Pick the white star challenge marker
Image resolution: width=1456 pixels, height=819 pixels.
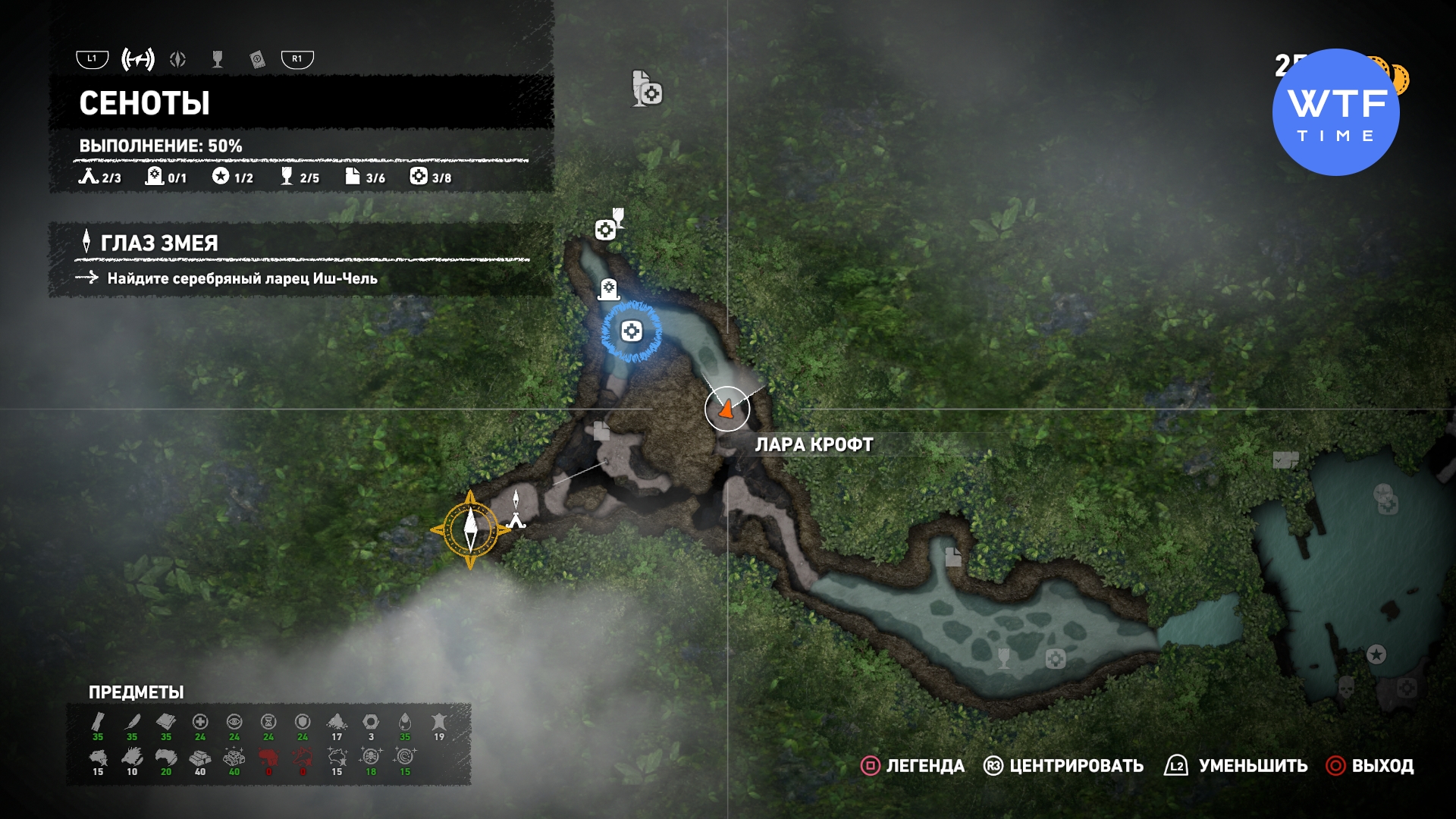[x=1376, y=654]
